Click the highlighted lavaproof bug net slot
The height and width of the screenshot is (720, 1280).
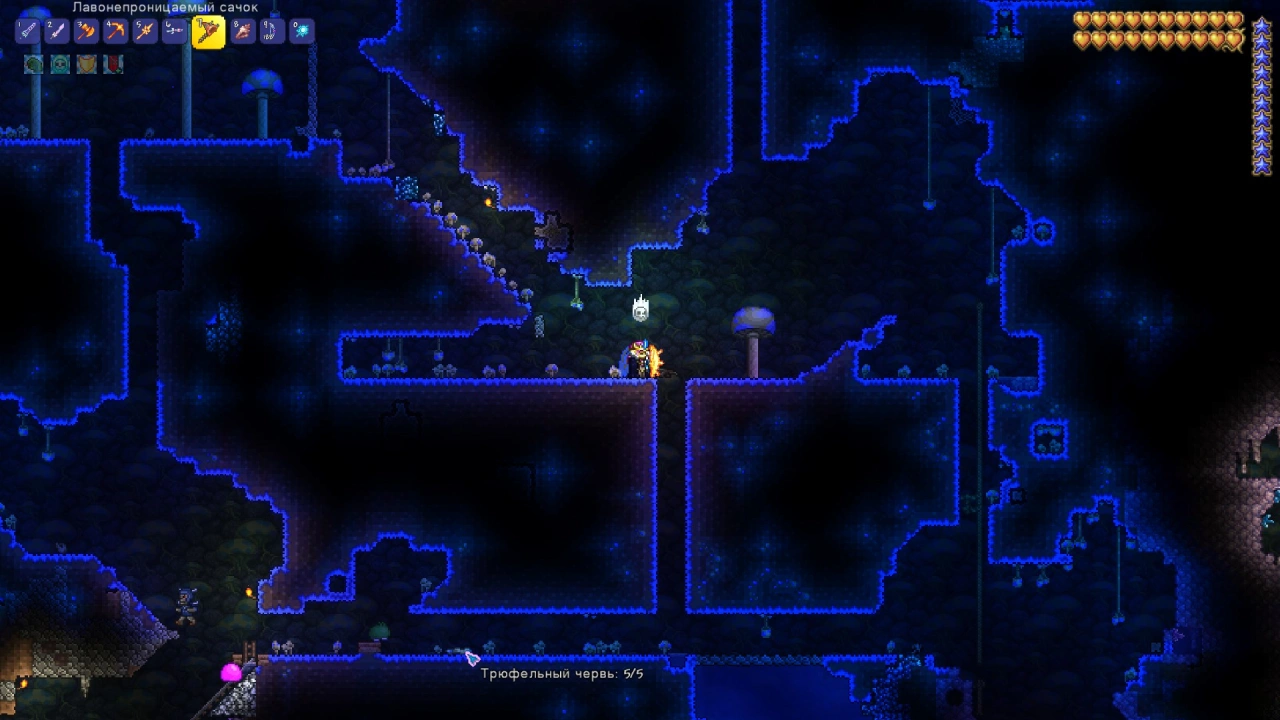tap(208, 32)
